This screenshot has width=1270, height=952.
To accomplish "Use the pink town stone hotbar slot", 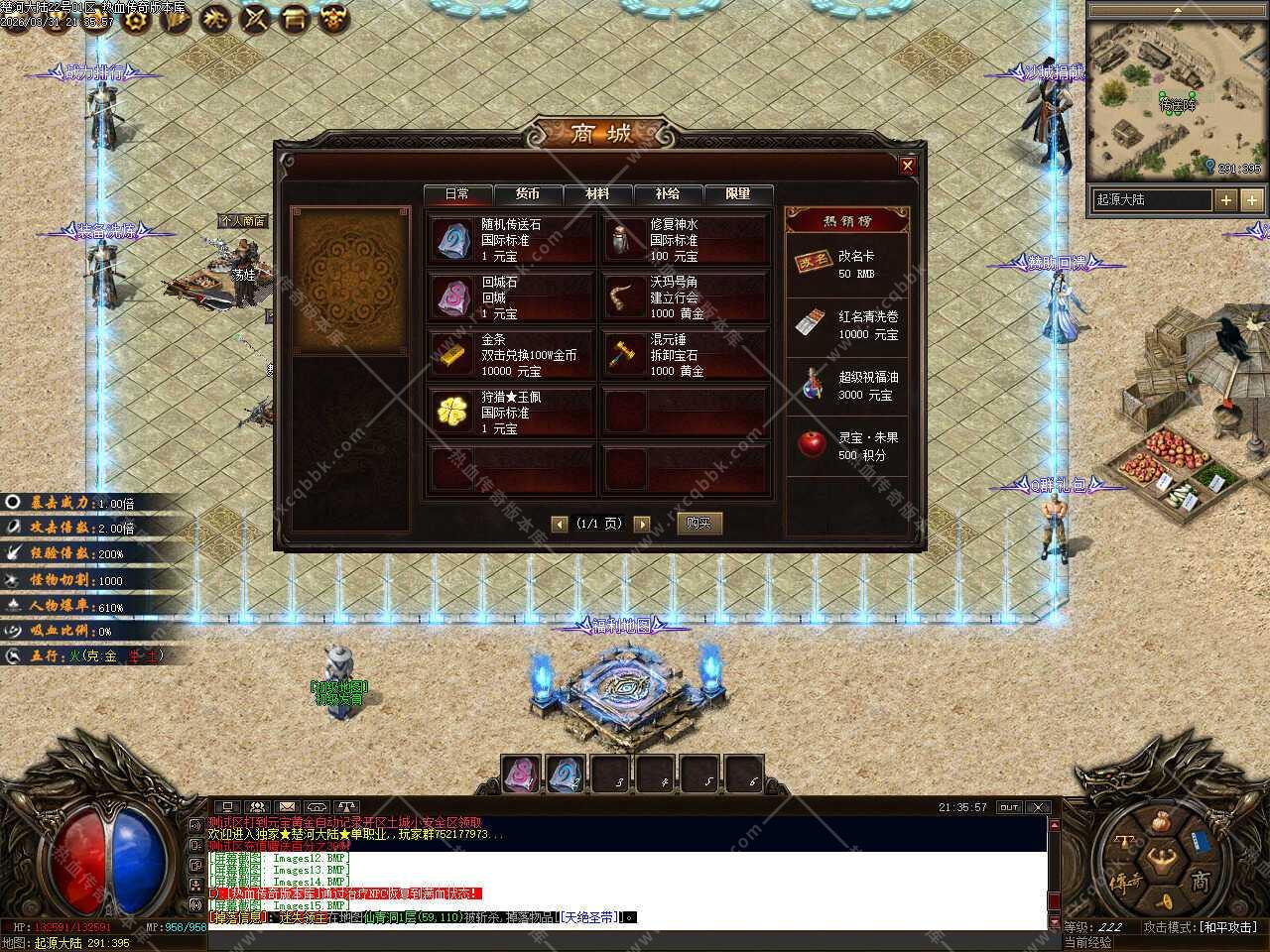I will [x=521, y=774].
